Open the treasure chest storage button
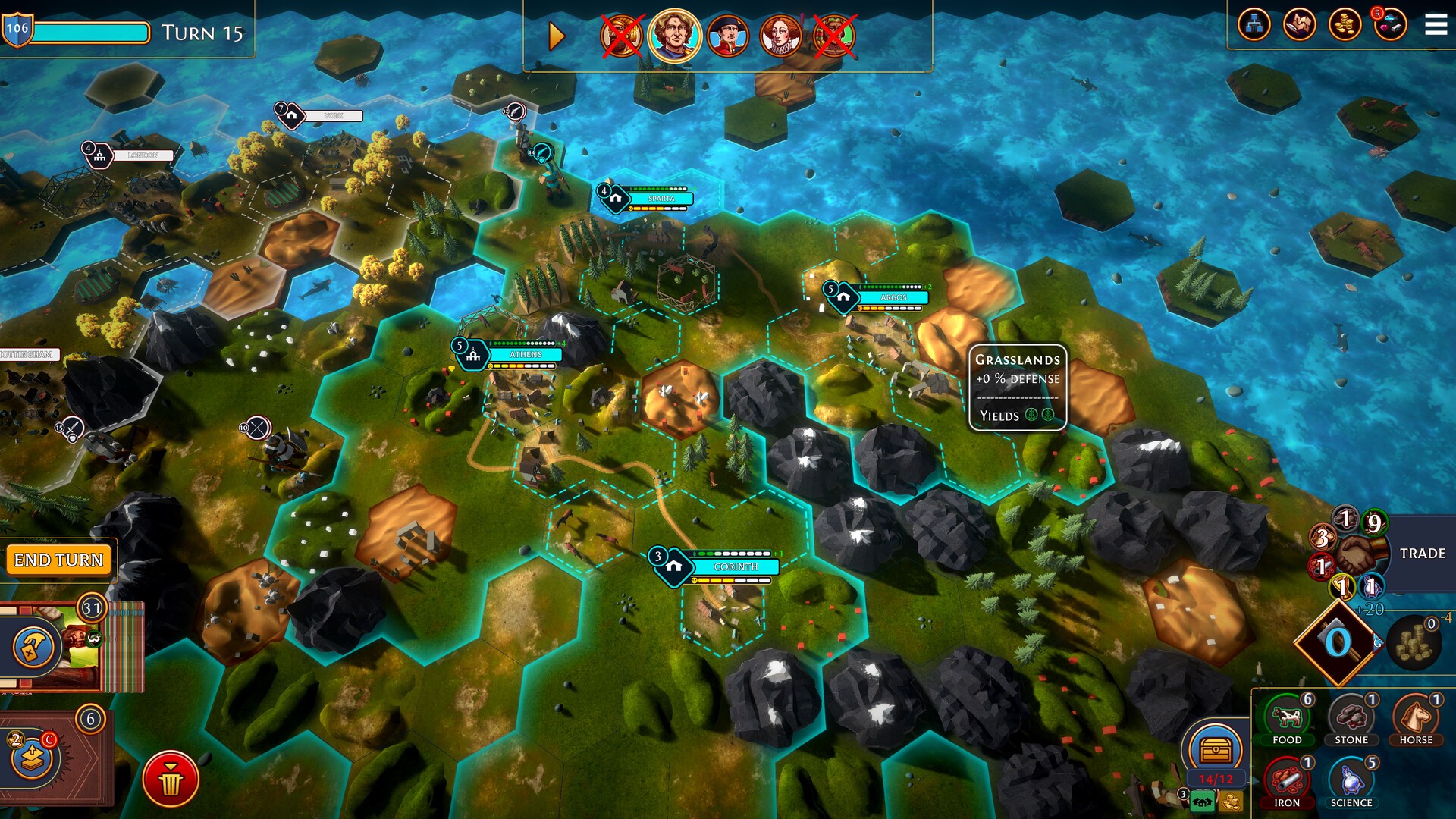 point(1216,751)
